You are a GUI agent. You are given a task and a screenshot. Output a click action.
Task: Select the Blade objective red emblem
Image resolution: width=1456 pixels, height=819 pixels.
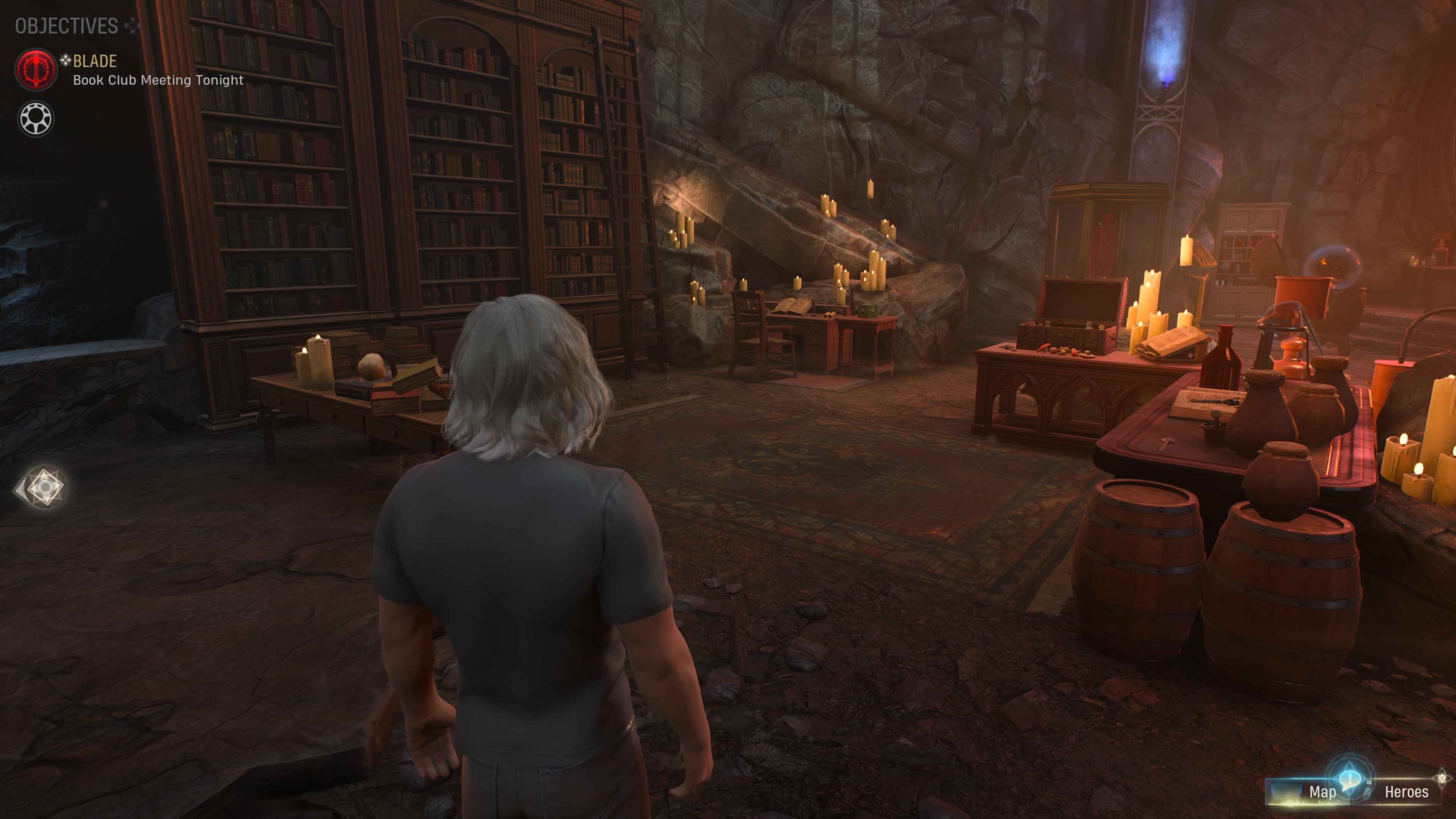tap(36, 69)
